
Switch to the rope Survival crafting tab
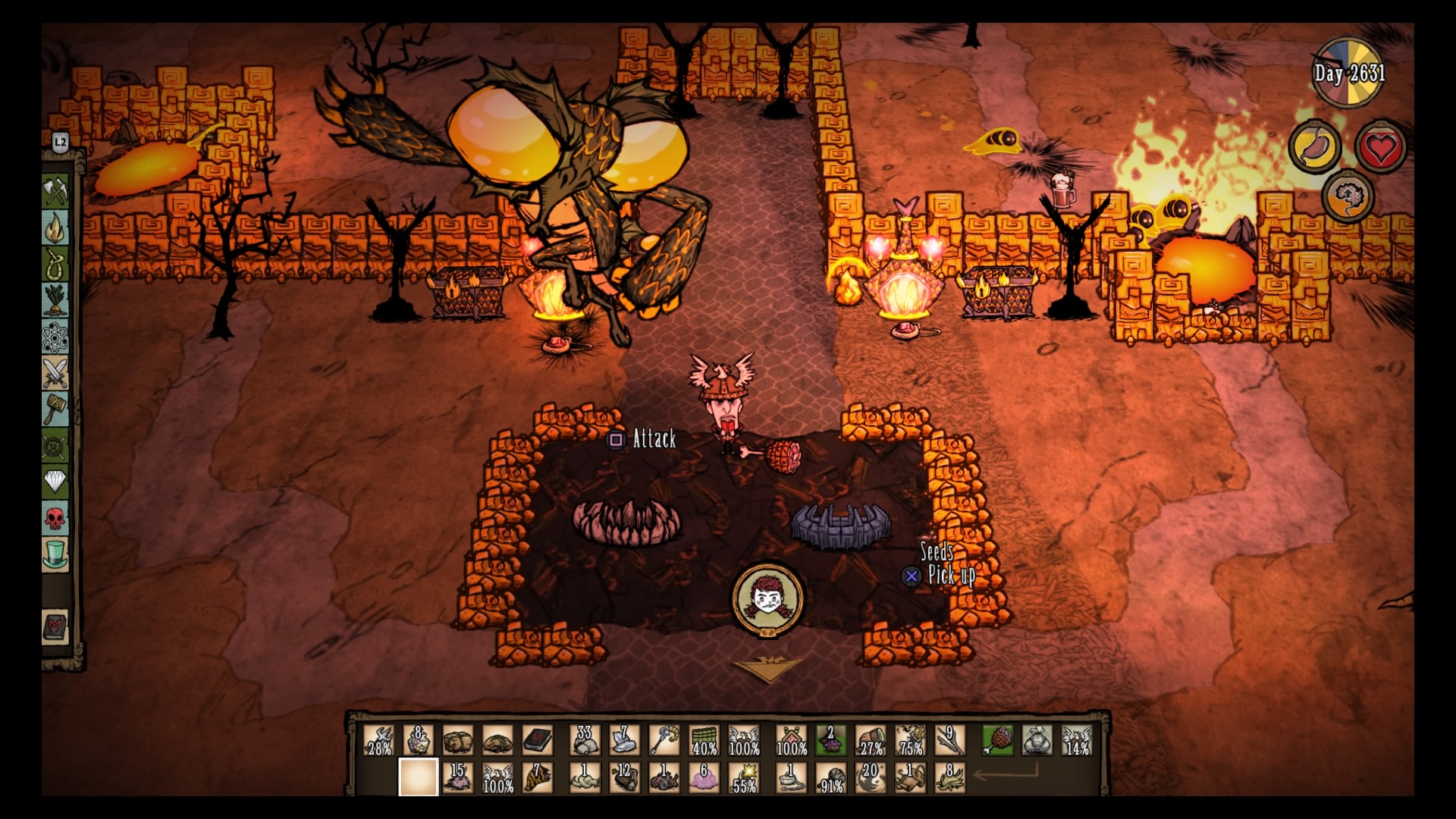click(55, 263)
